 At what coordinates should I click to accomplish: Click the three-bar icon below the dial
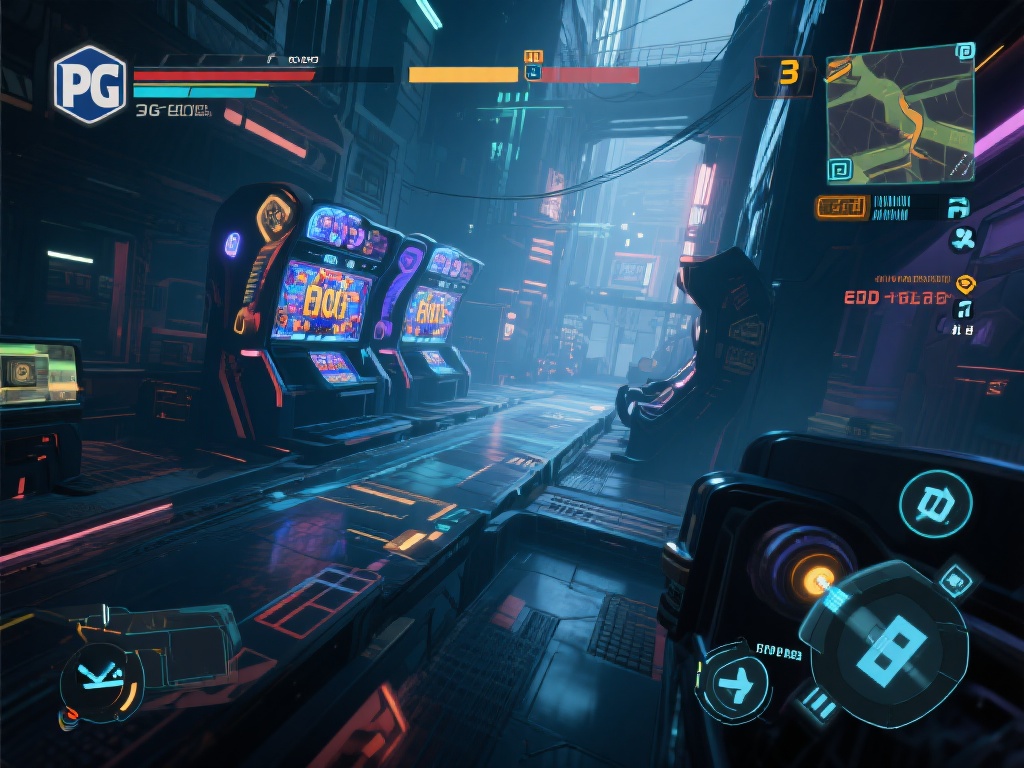820,706
